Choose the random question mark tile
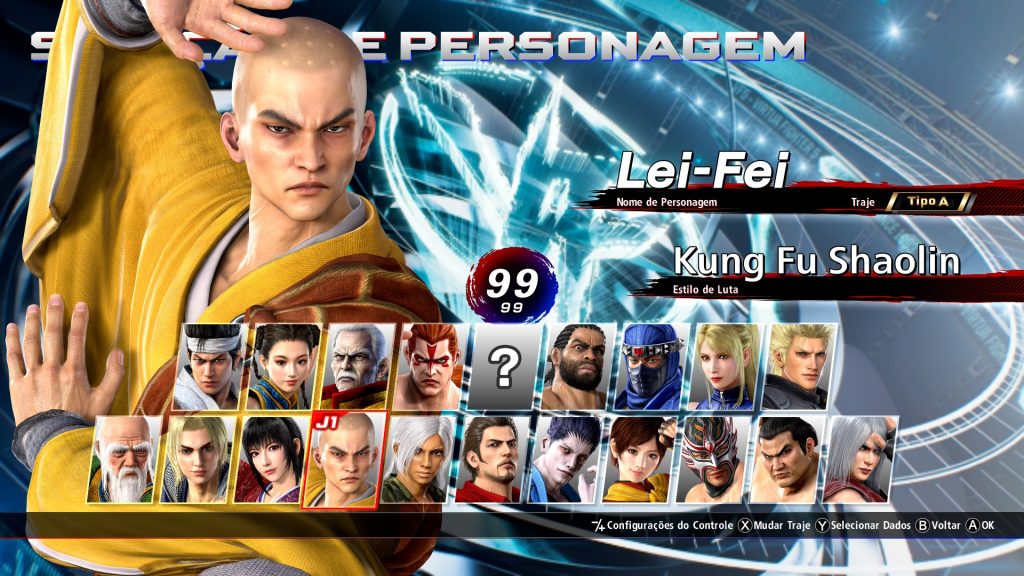Screen dimensions: 1024x576 coord(505,367)
